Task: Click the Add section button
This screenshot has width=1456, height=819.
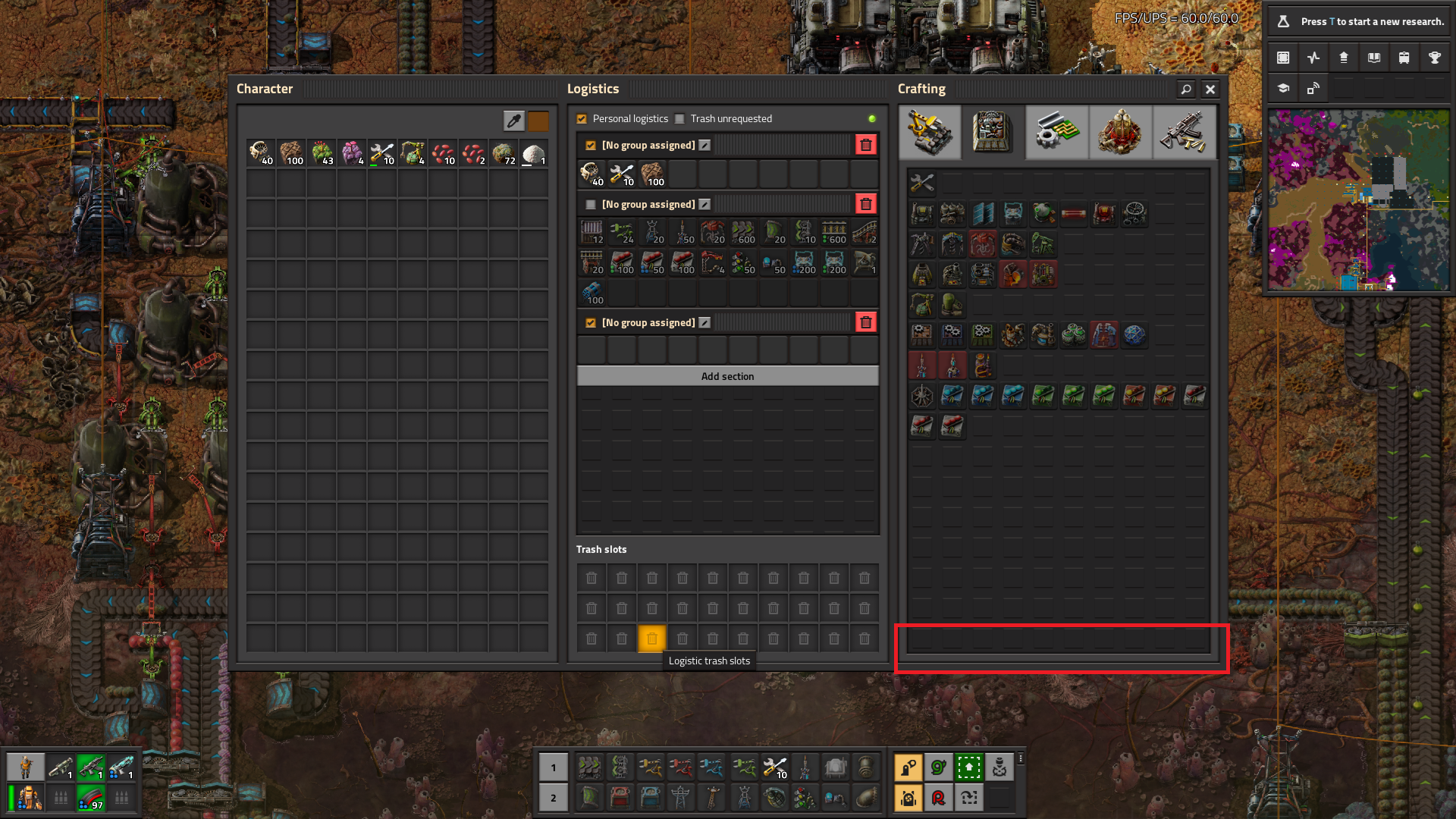Action: click(x=727, y=376)
